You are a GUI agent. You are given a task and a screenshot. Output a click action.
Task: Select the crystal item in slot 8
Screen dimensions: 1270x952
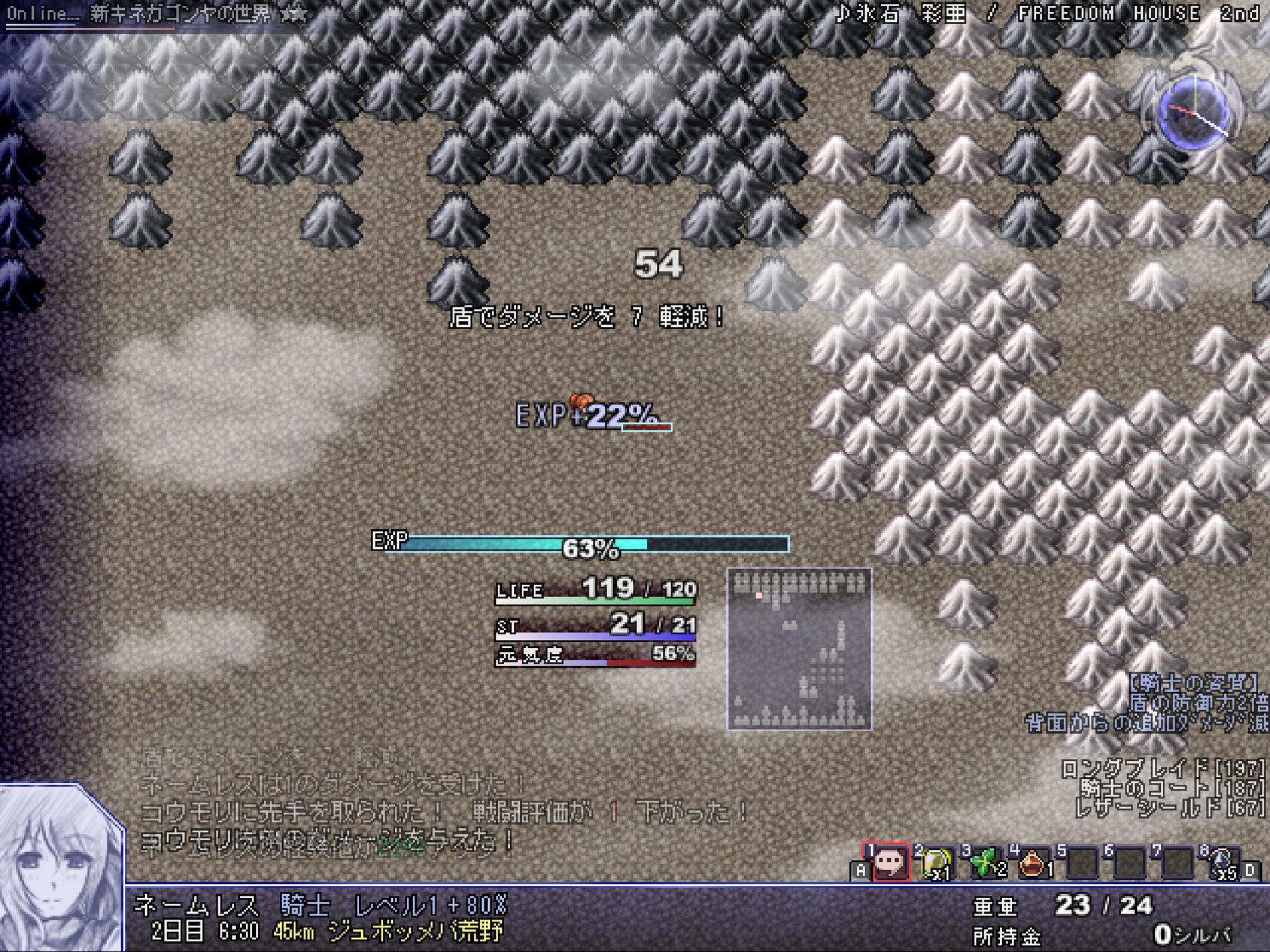point(1223,862)
